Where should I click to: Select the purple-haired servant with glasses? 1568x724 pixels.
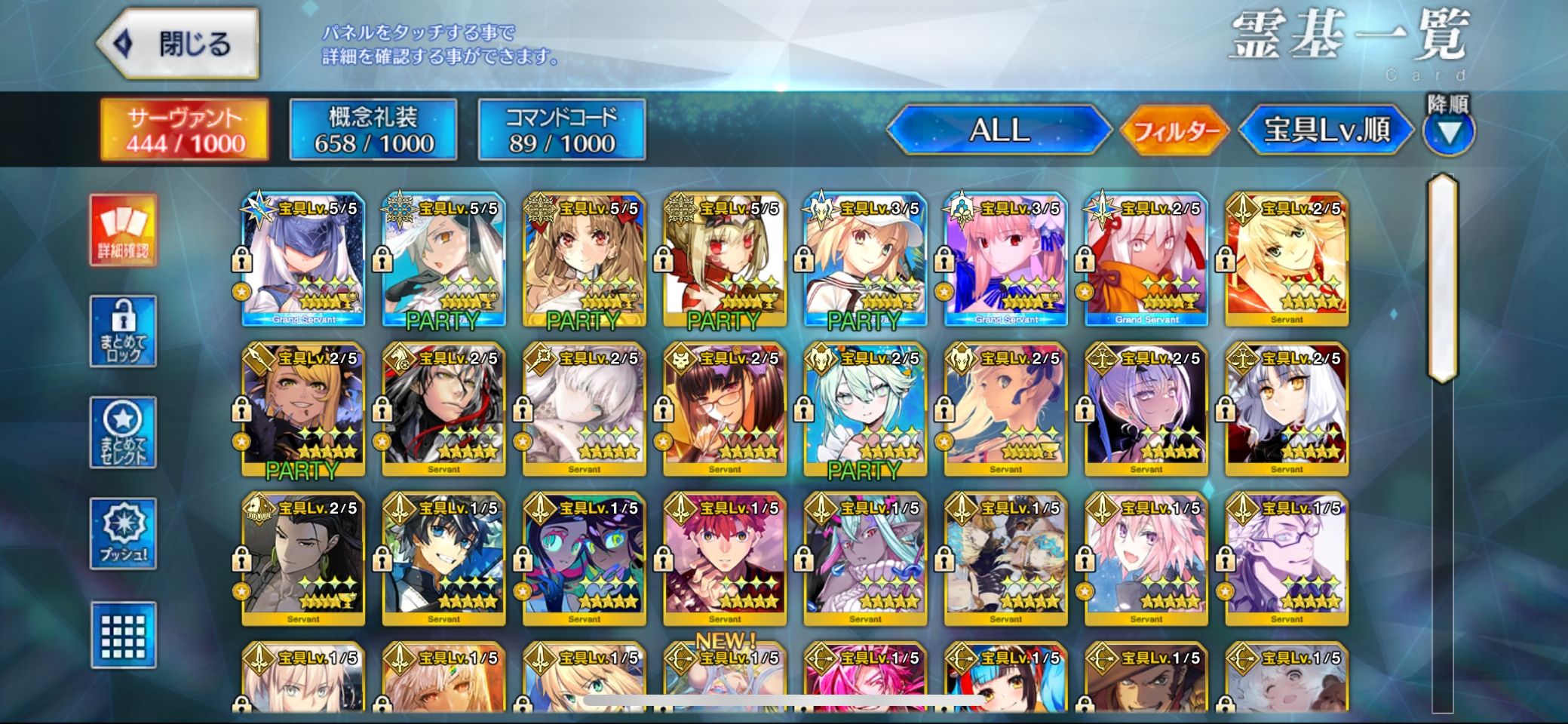pyautogui.click(x=1287, y=560)
